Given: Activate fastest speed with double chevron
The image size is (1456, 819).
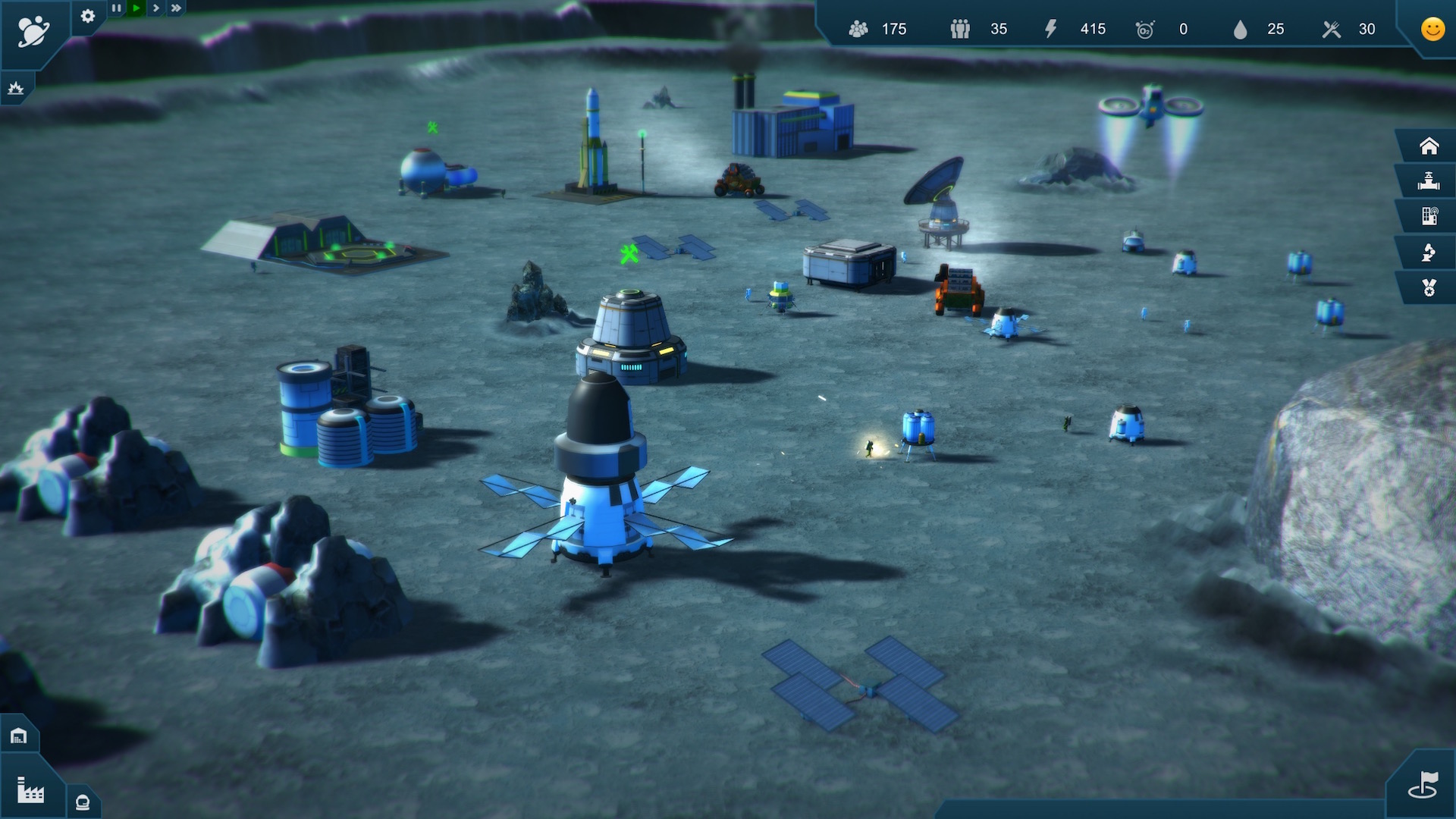Looking at the screenshot, I should point(175,8).
